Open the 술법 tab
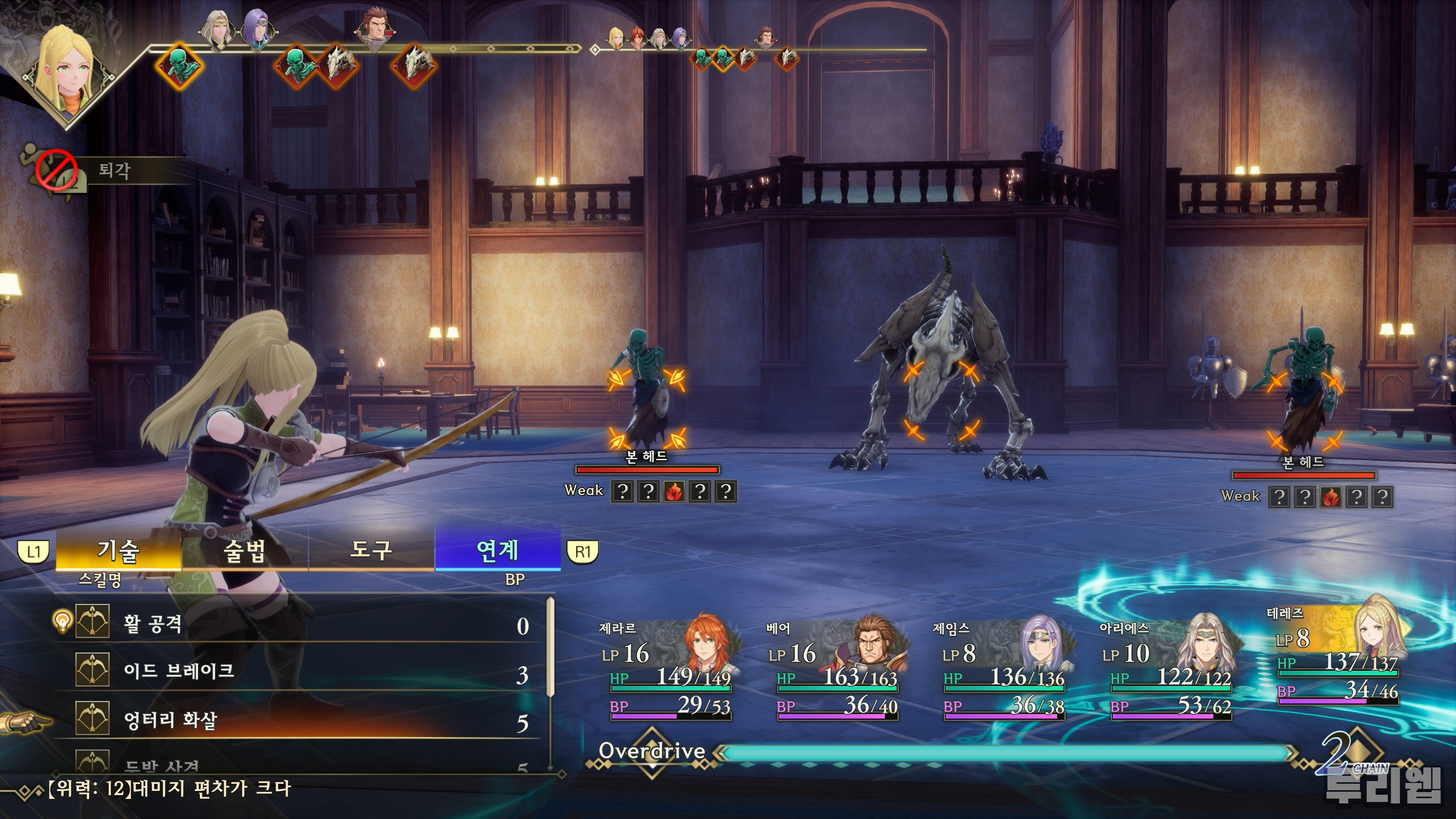The image size is (1456, 819). tap(245, 551)
